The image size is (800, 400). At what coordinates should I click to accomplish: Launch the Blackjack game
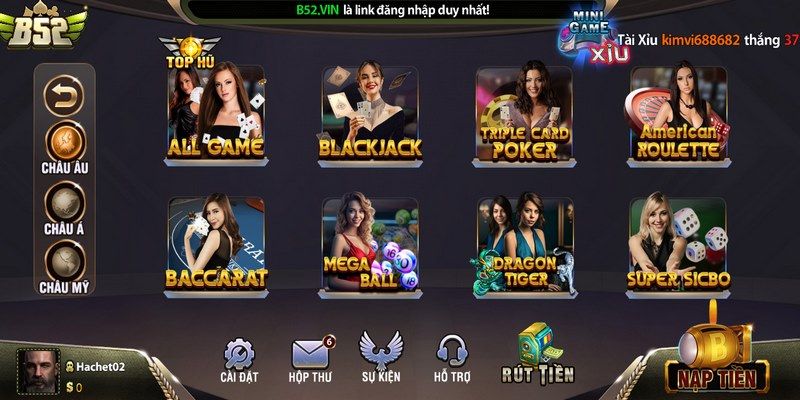tap(370, 115)
